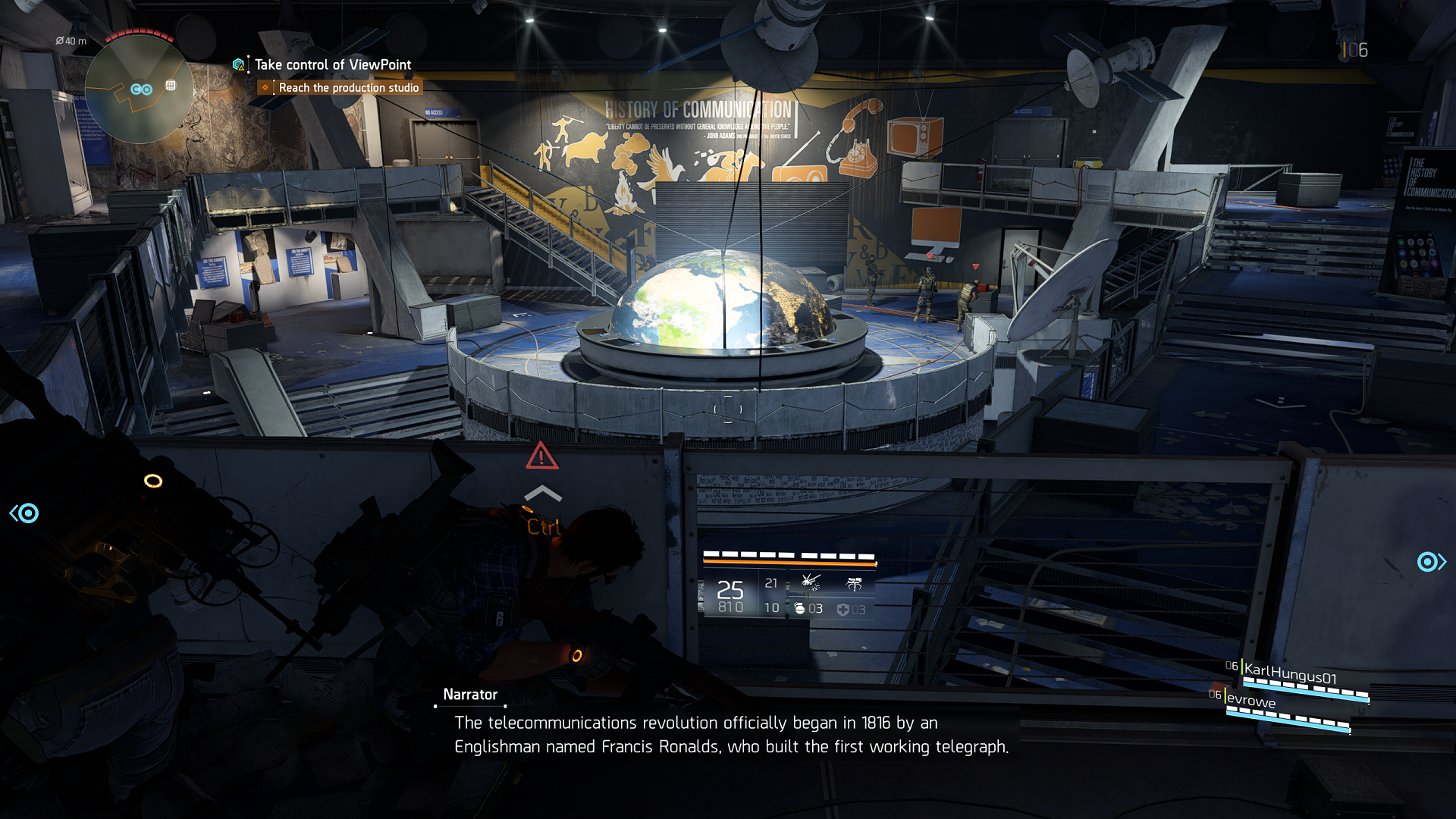1456x819 pixels.
Task: Activate the turret skill icon
Action: (855, 583)
